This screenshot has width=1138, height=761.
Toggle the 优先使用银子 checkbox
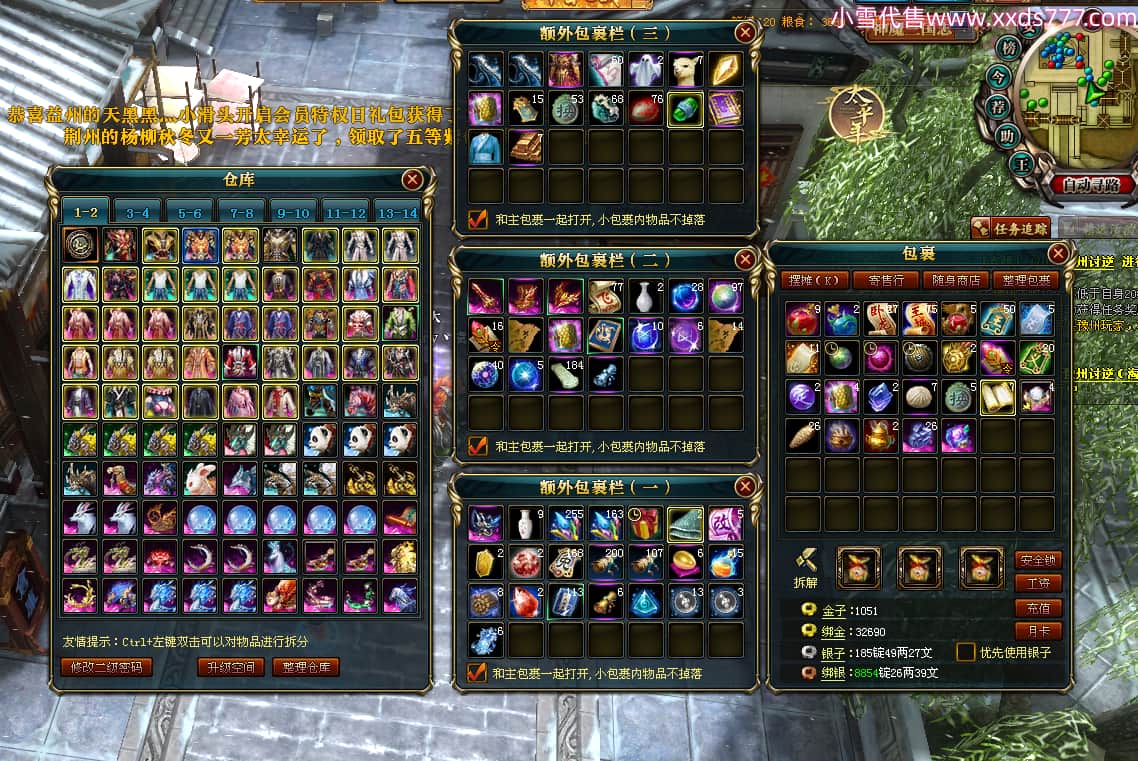click(966, 652)
